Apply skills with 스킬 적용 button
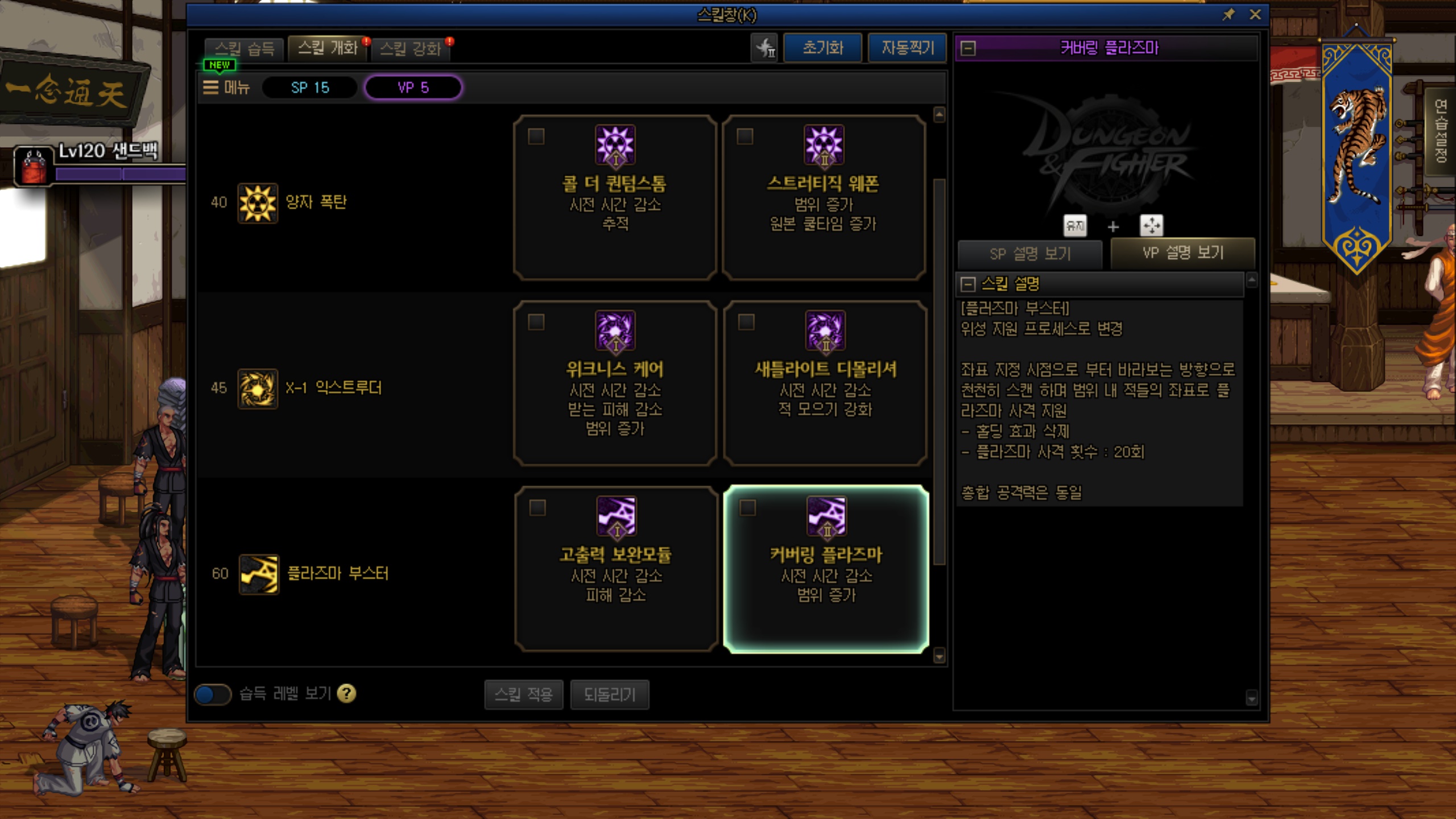This screenshot has width=1456, height=819. [x=523, y=694]
